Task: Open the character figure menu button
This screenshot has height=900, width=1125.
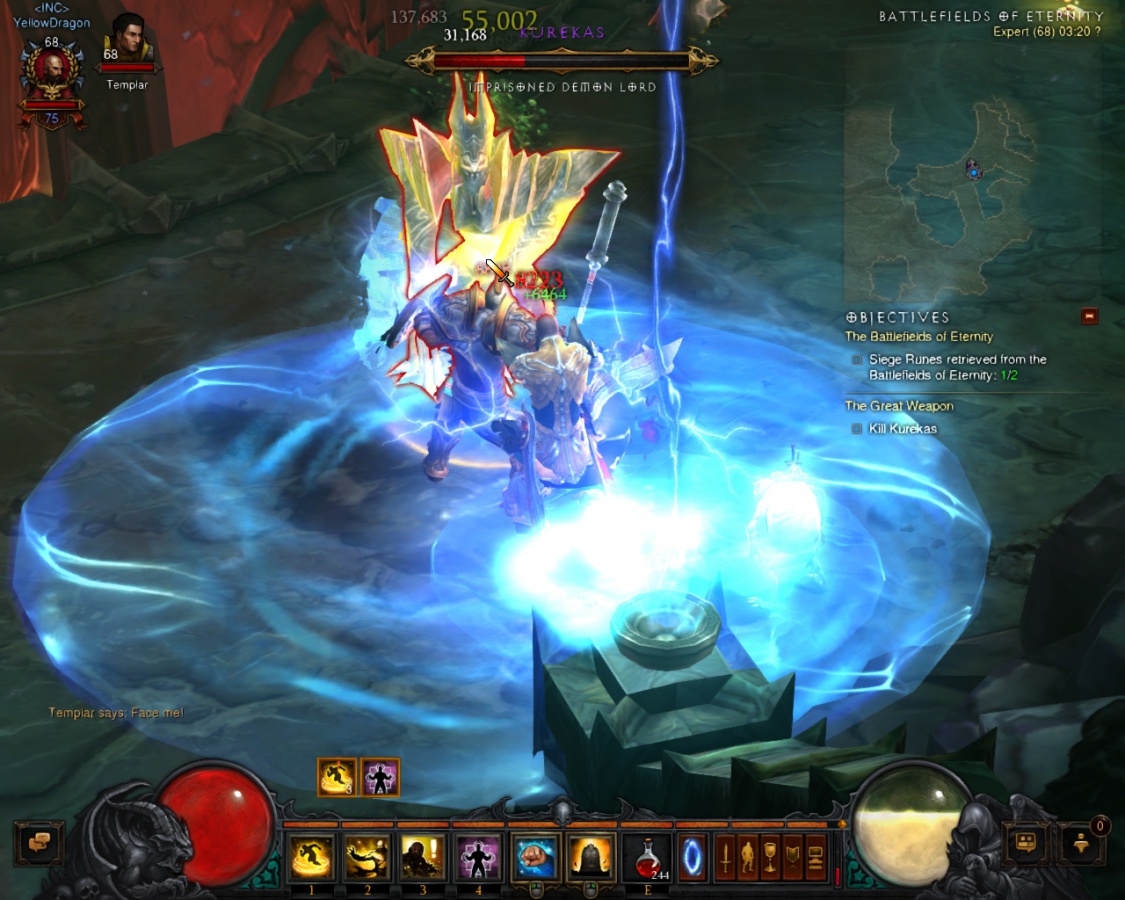Action: click(747, 857)
